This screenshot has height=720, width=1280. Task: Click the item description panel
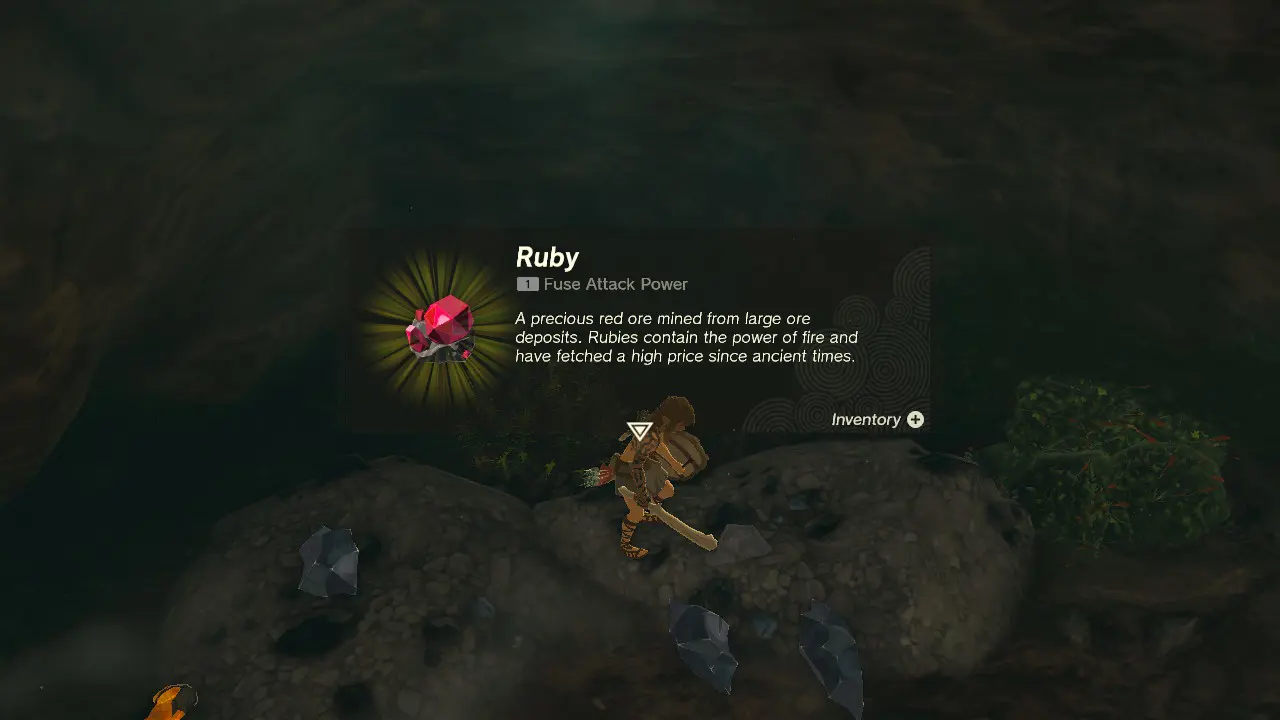coord(685,337)
